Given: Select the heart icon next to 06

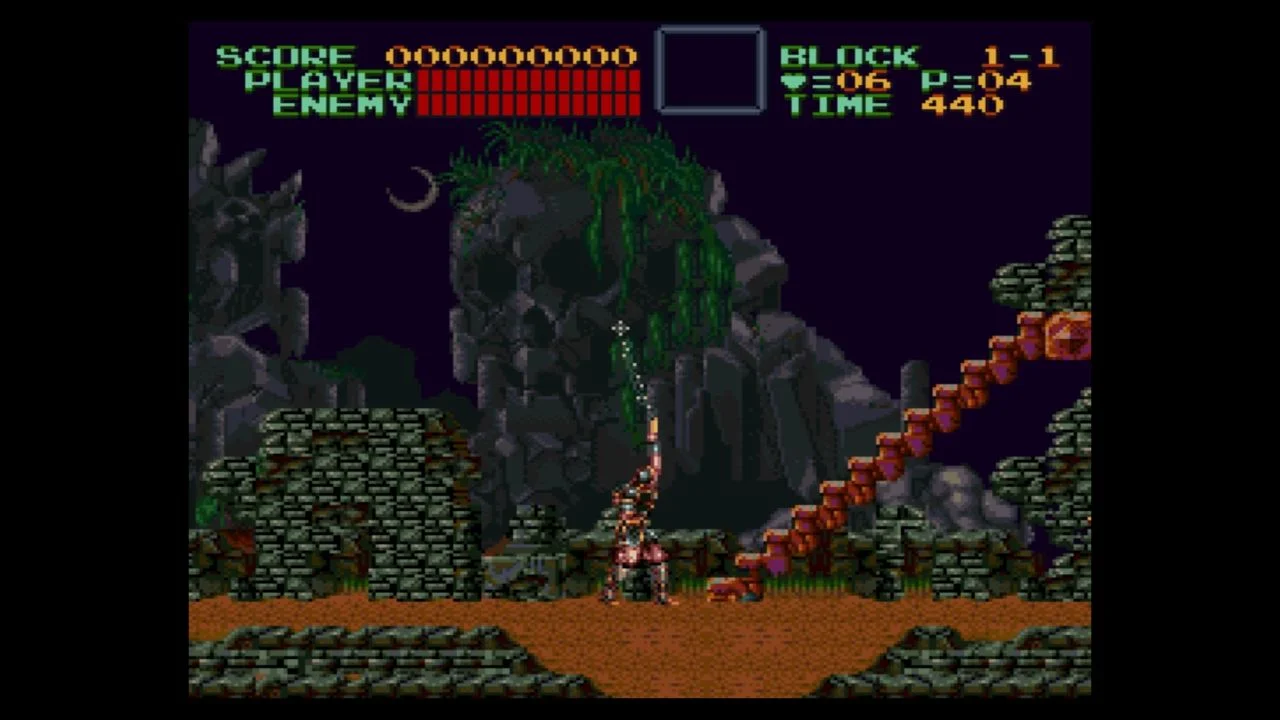Looking at the screenshot, I should 795,82.
